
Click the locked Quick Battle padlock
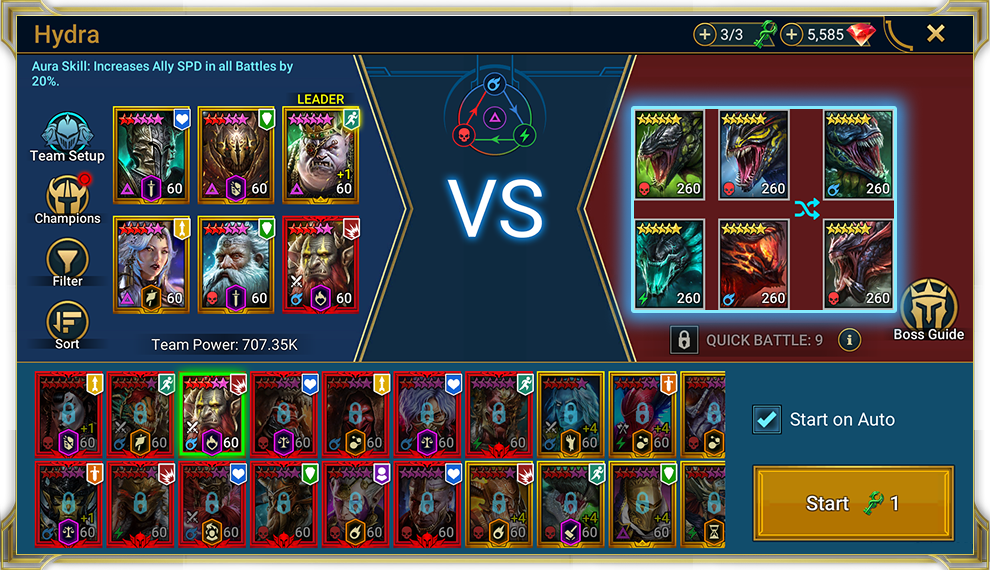pos(683,340)
